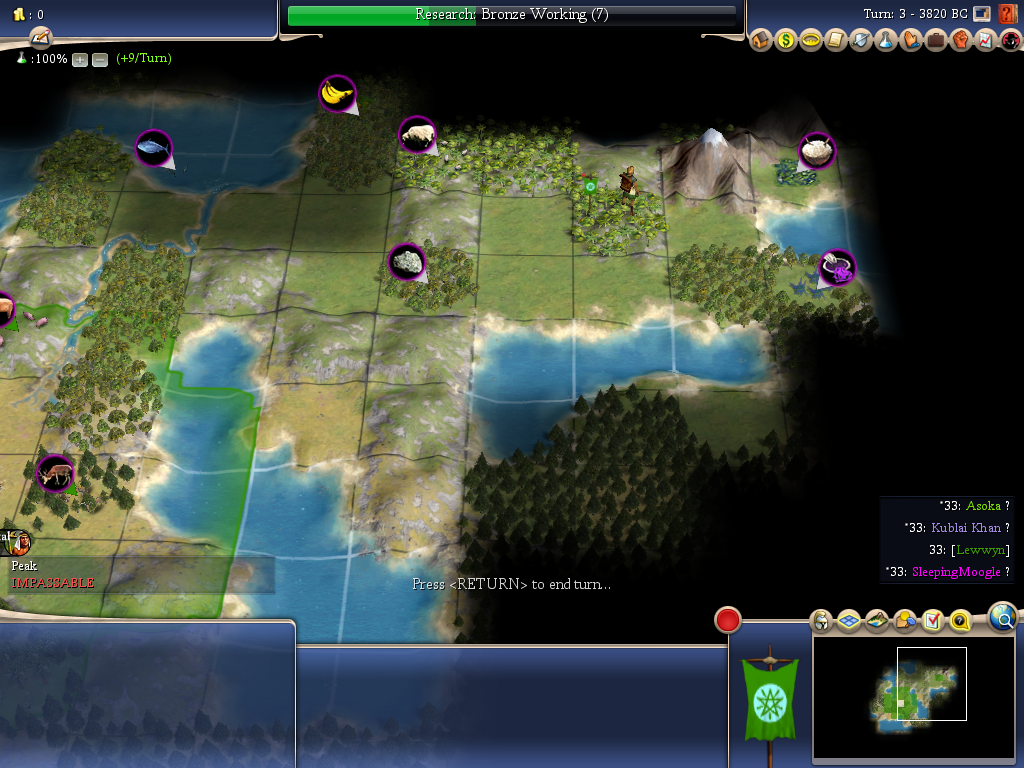Open the info screen graph icon
The image size is (1024, 768).
point(985,41)
